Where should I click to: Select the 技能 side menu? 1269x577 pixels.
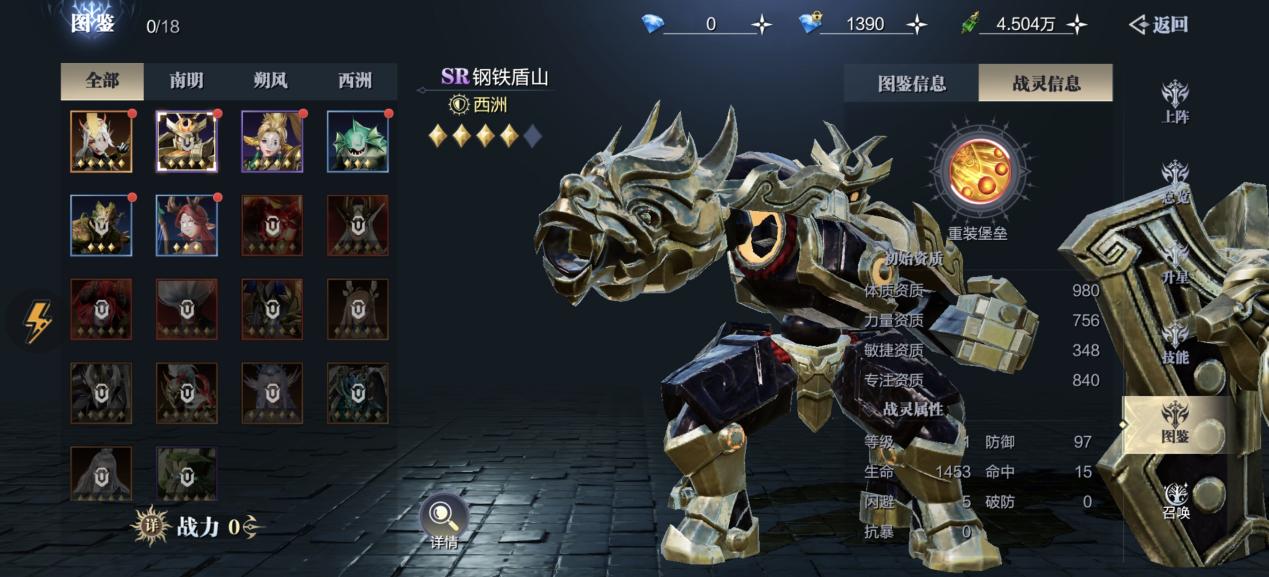pos(1175,343)
